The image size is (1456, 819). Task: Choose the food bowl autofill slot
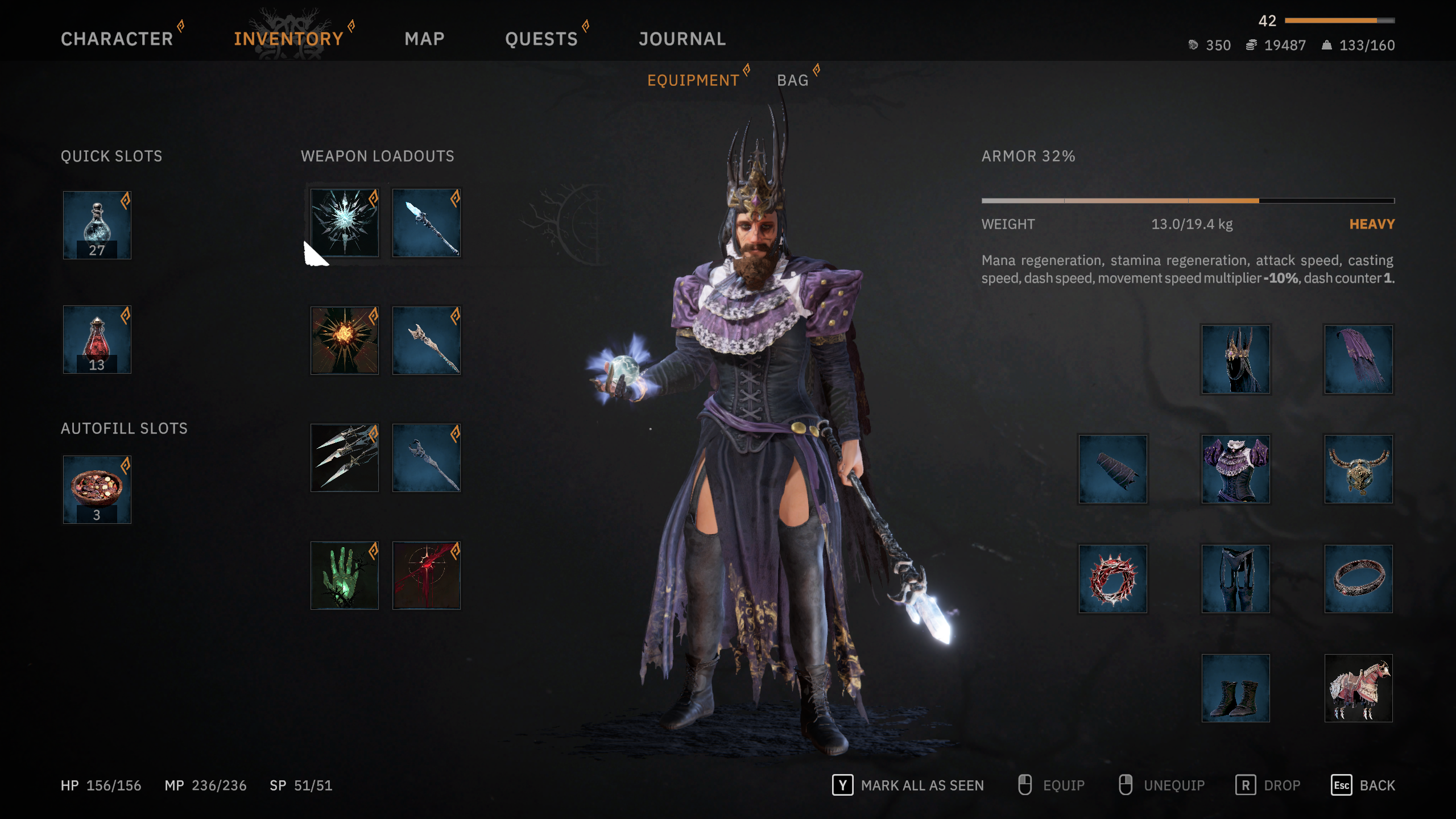click(x=97, y=489)
